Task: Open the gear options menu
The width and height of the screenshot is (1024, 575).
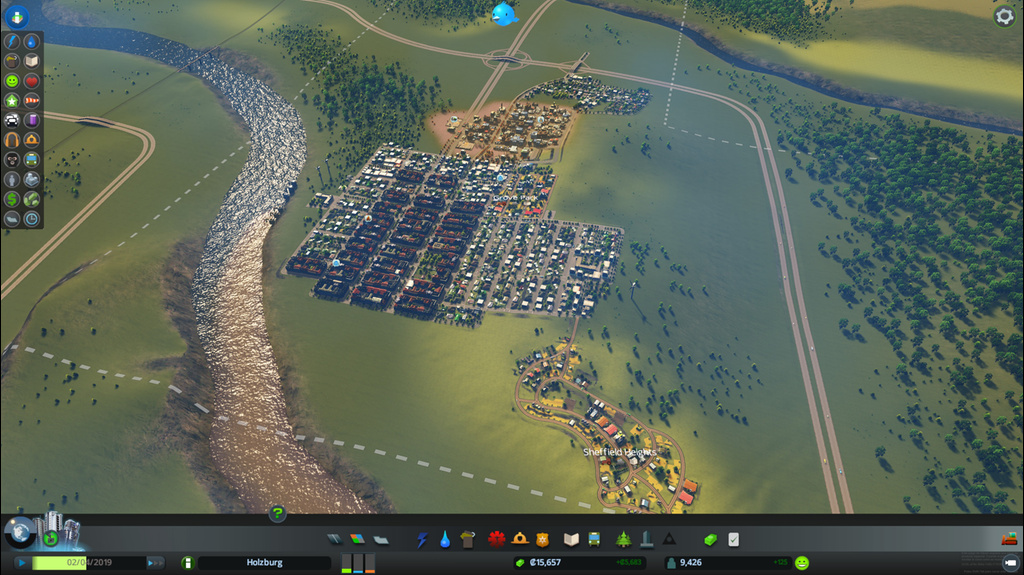Action: pos(1004,16)
